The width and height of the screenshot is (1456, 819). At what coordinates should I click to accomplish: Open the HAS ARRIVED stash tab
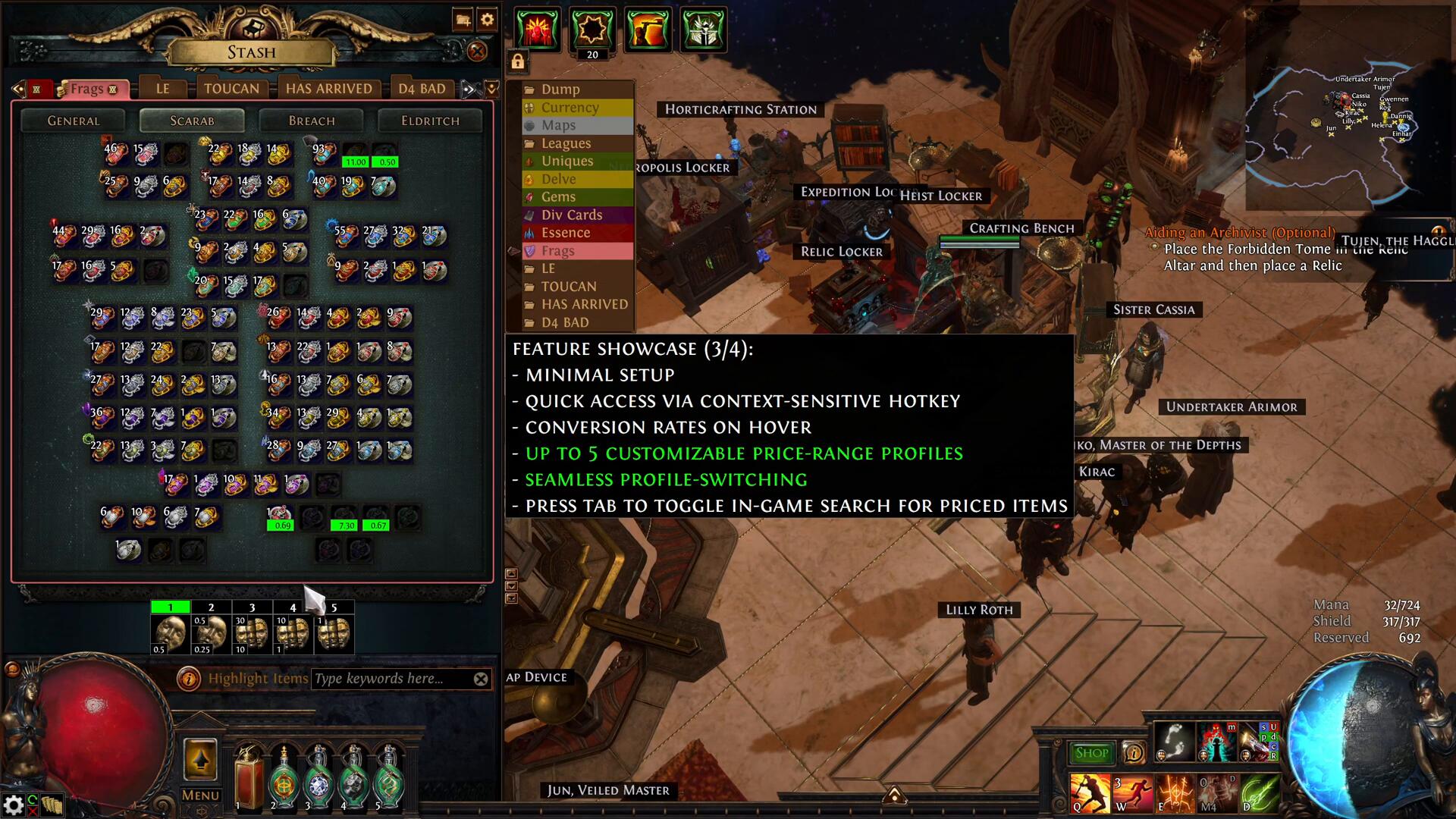[x=328, y=89]
